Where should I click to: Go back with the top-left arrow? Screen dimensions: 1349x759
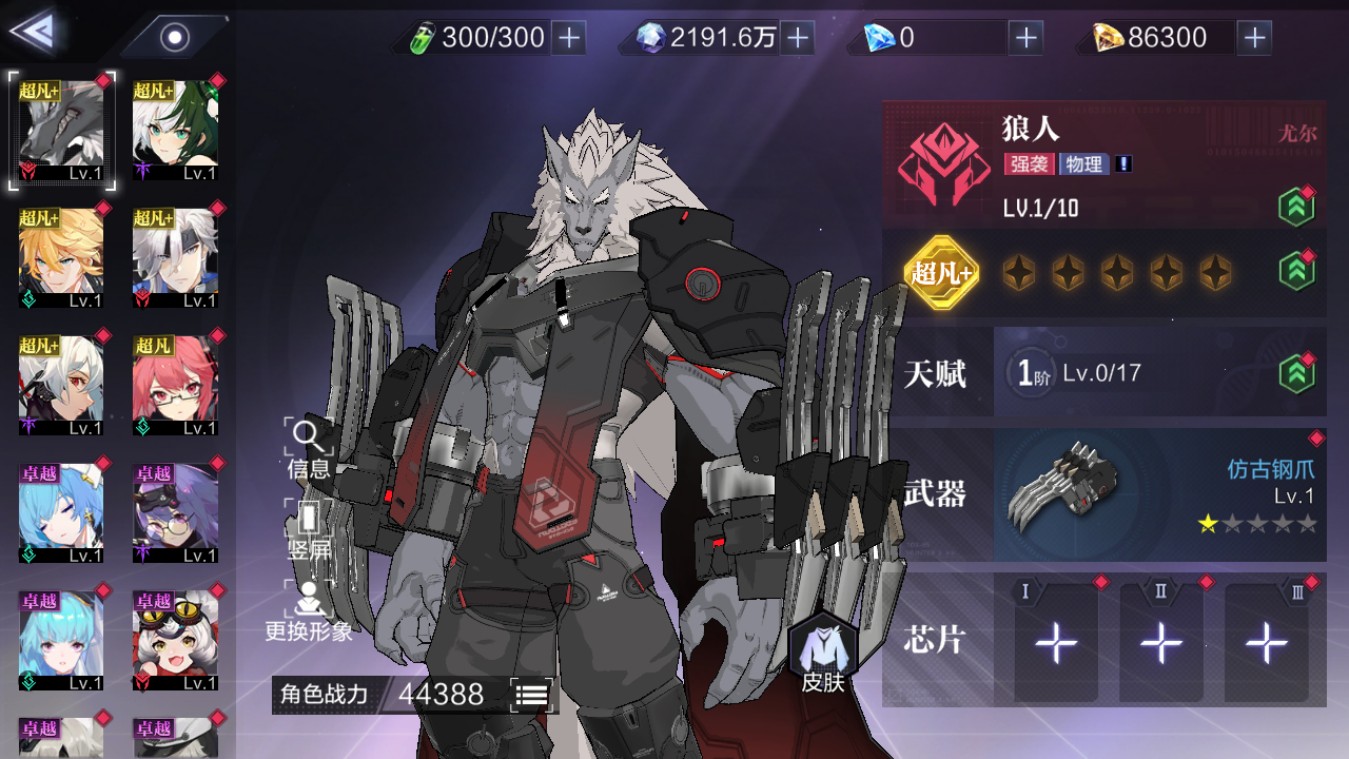coord(32,32)
